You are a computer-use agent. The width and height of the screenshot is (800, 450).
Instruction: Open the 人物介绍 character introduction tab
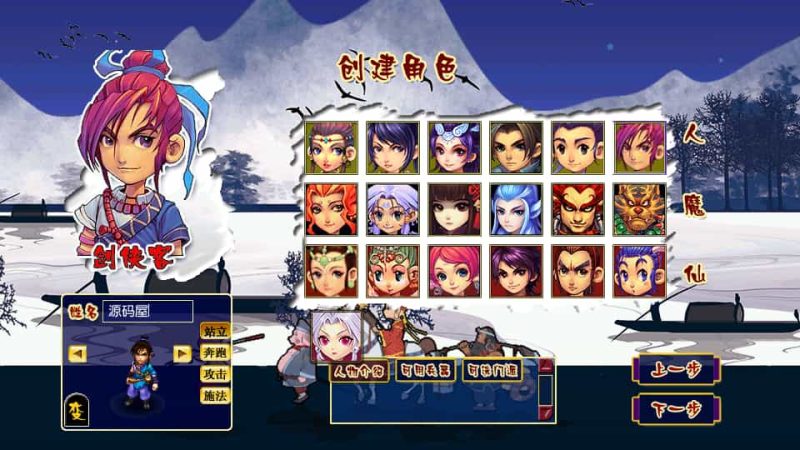point(360,373)
